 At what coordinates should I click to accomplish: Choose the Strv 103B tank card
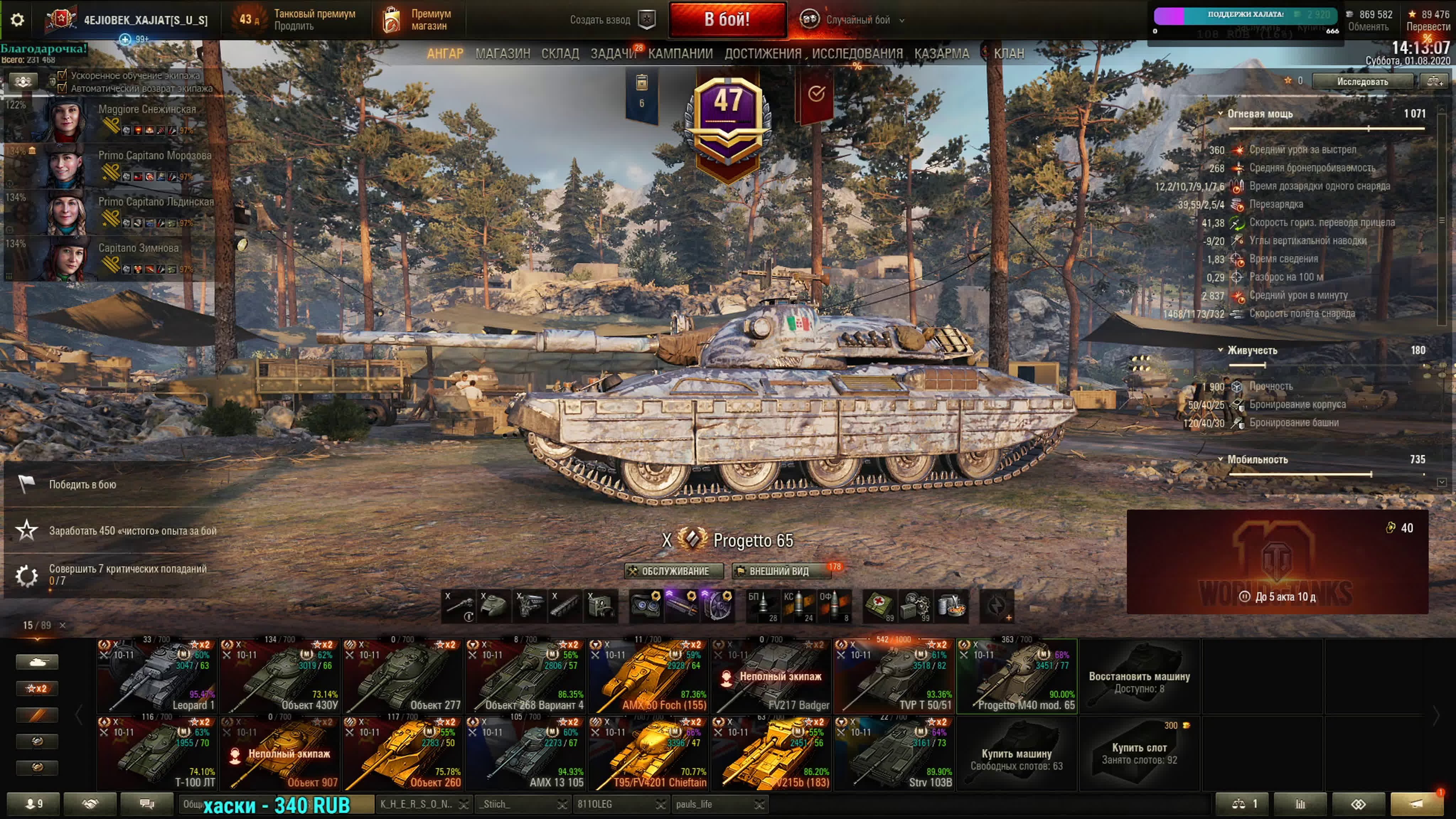894,754
